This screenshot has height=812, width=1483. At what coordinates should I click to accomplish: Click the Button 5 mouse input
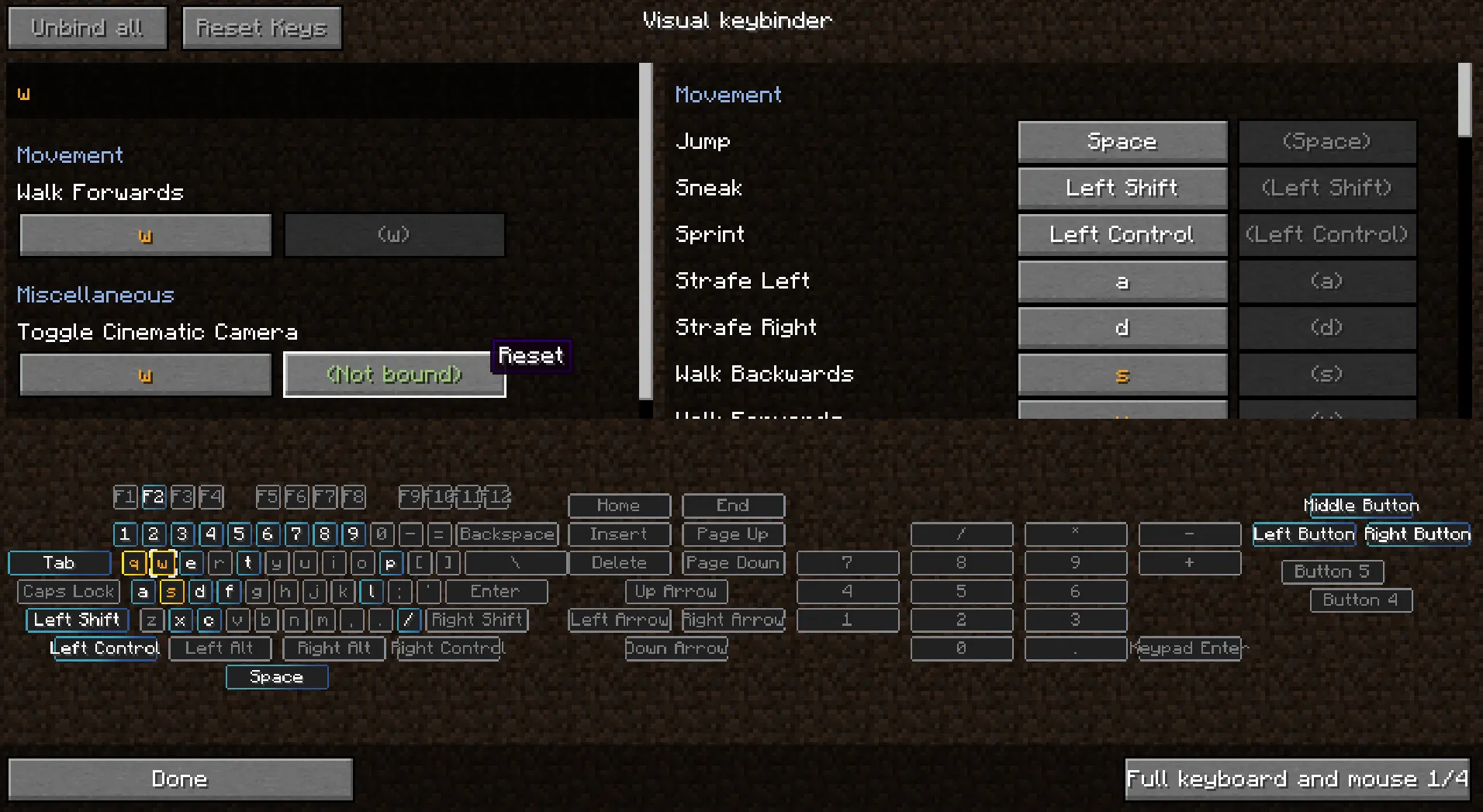coord(1332,572)
